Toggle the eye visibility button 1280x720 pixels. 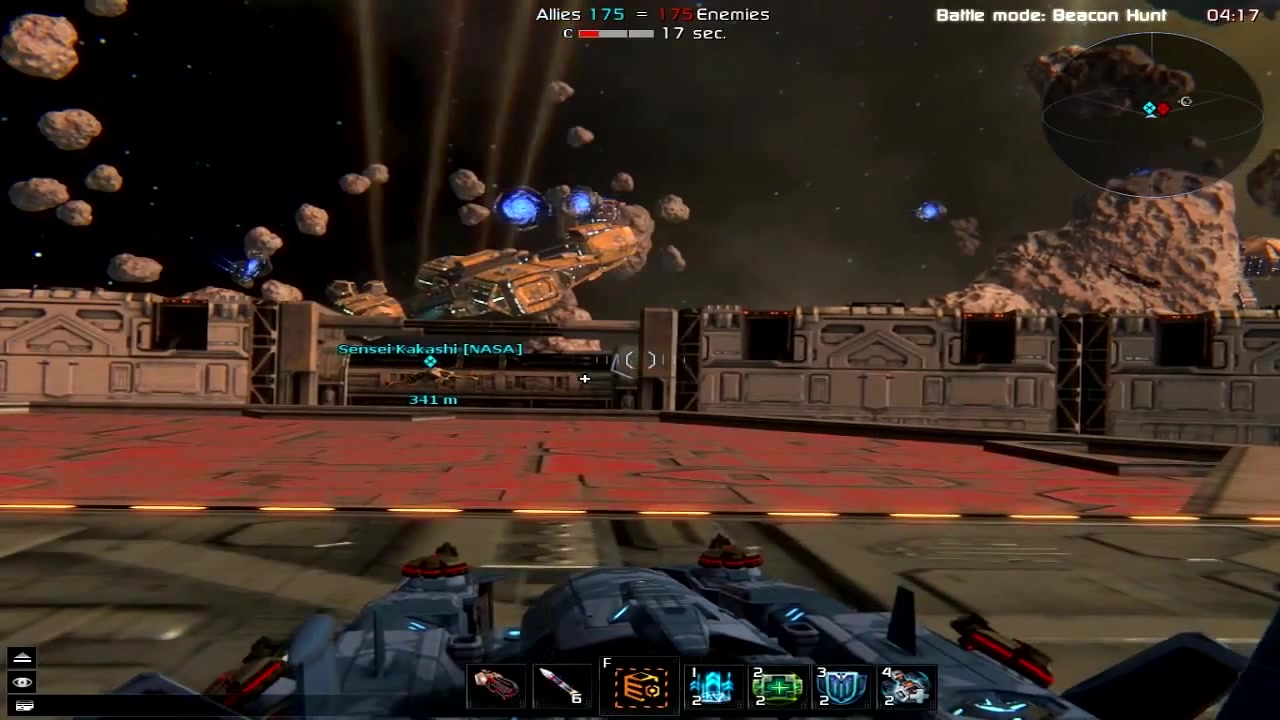pos(22,682)
